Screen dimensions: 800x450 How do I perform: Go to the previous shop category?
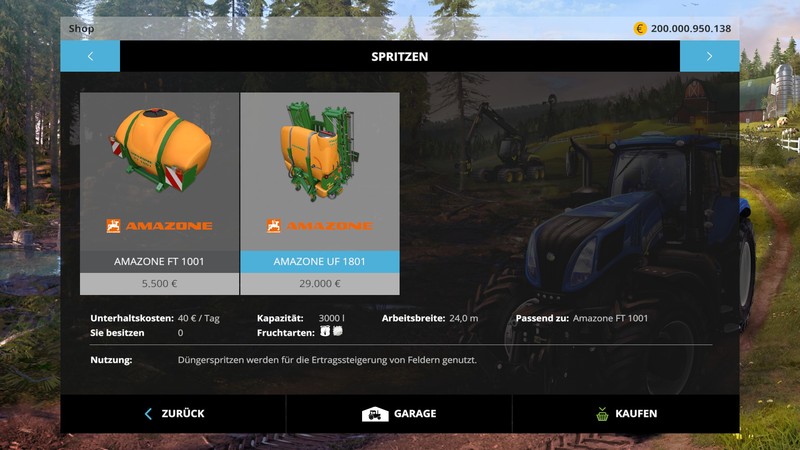point(90,56)
